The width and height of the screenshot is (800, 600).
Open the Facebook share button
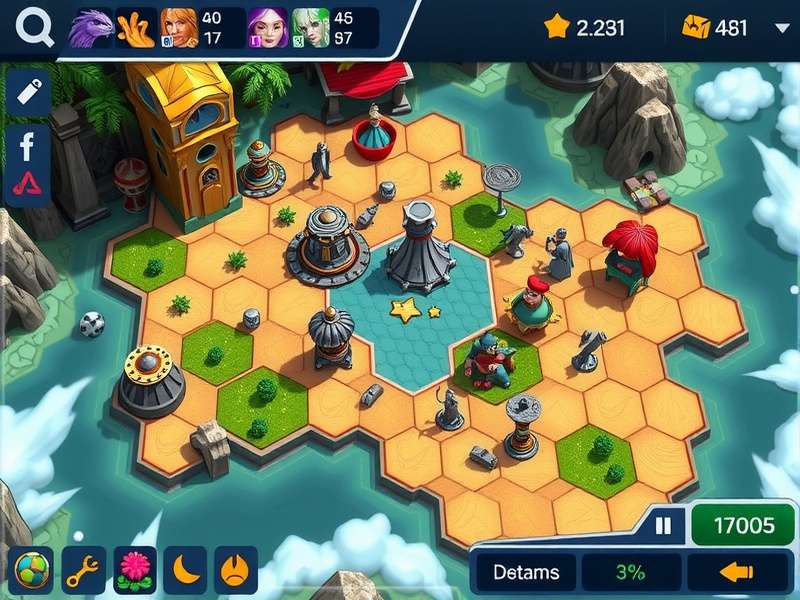pyautogui.click(x=27, y=147)
